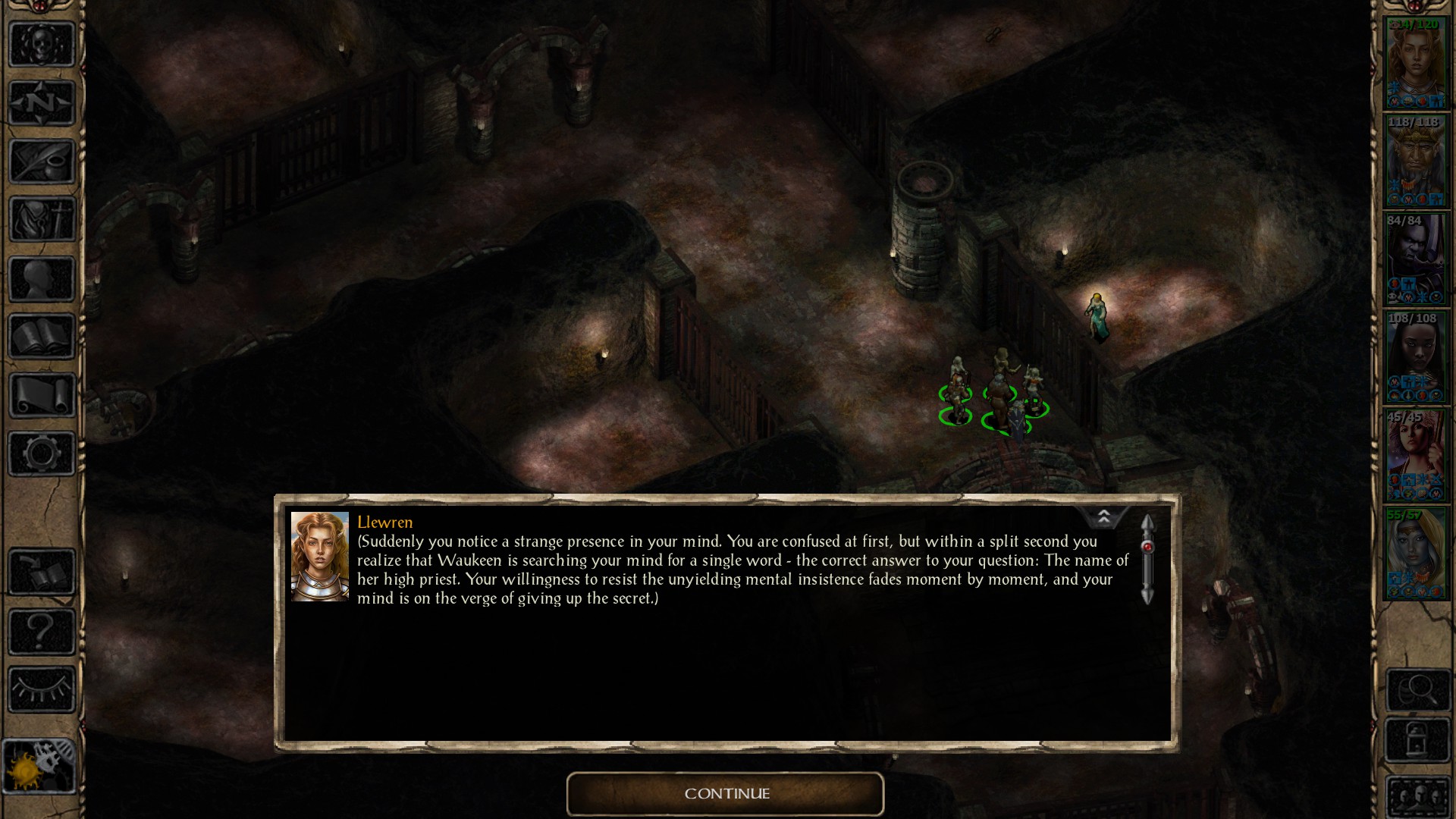Viewport: 1456px width, 819px height.
Task: Open the mage spellbook icon
Action: pos(42,336)
